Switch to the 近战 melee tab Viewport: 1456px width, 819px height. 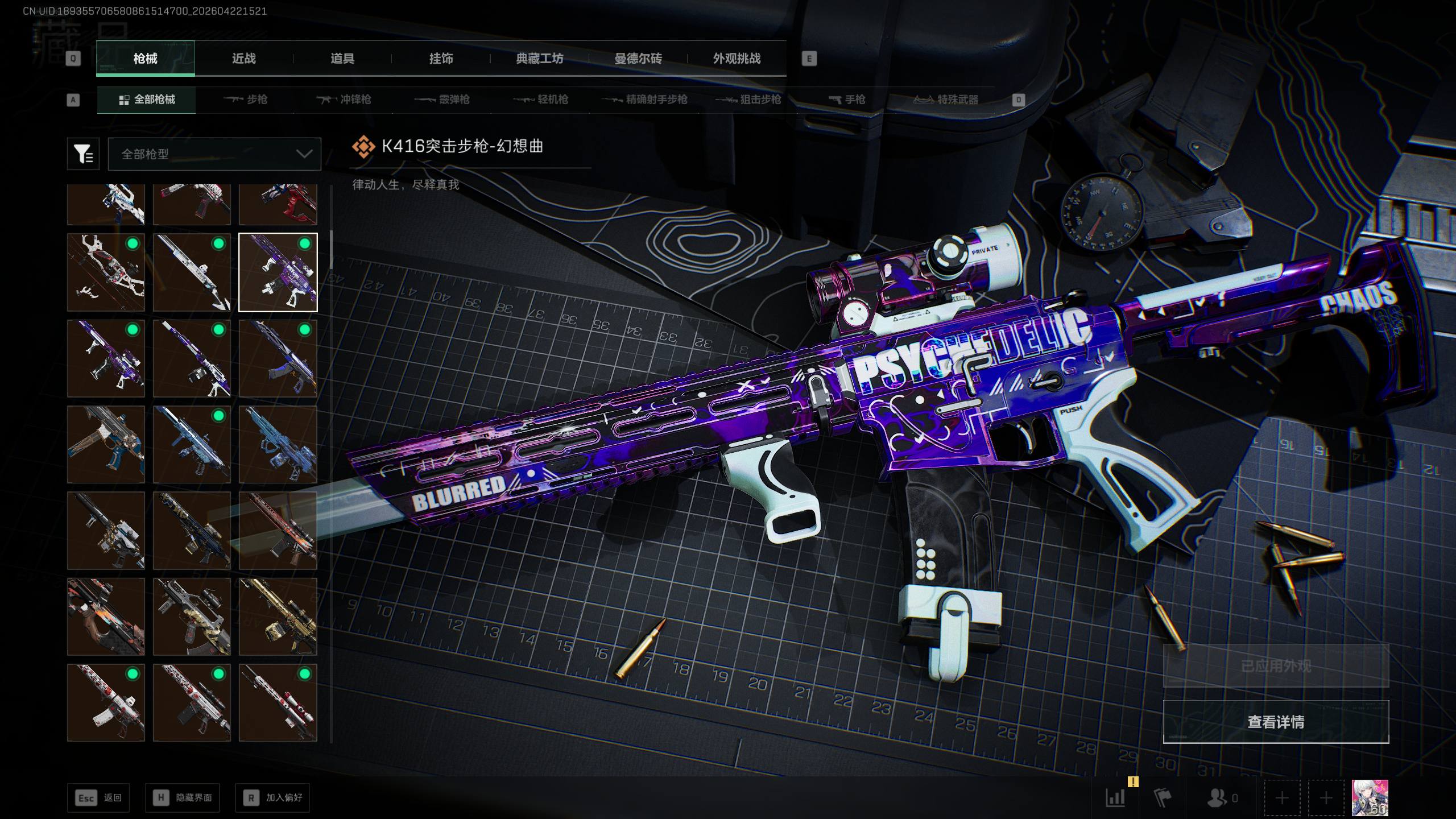pyautogui.click(x=243, y=59)
